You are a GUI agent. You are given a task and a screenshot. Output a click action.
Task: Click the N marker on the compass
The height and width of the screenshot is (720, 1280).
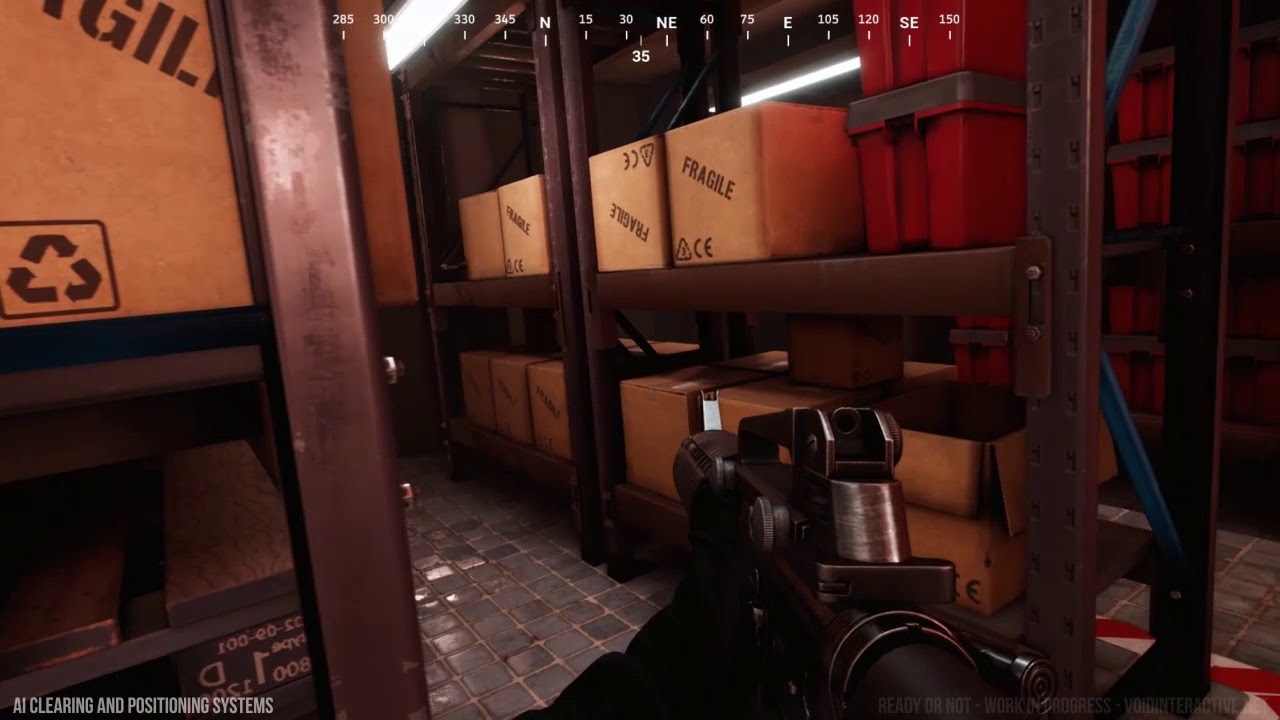pos(543,21)
